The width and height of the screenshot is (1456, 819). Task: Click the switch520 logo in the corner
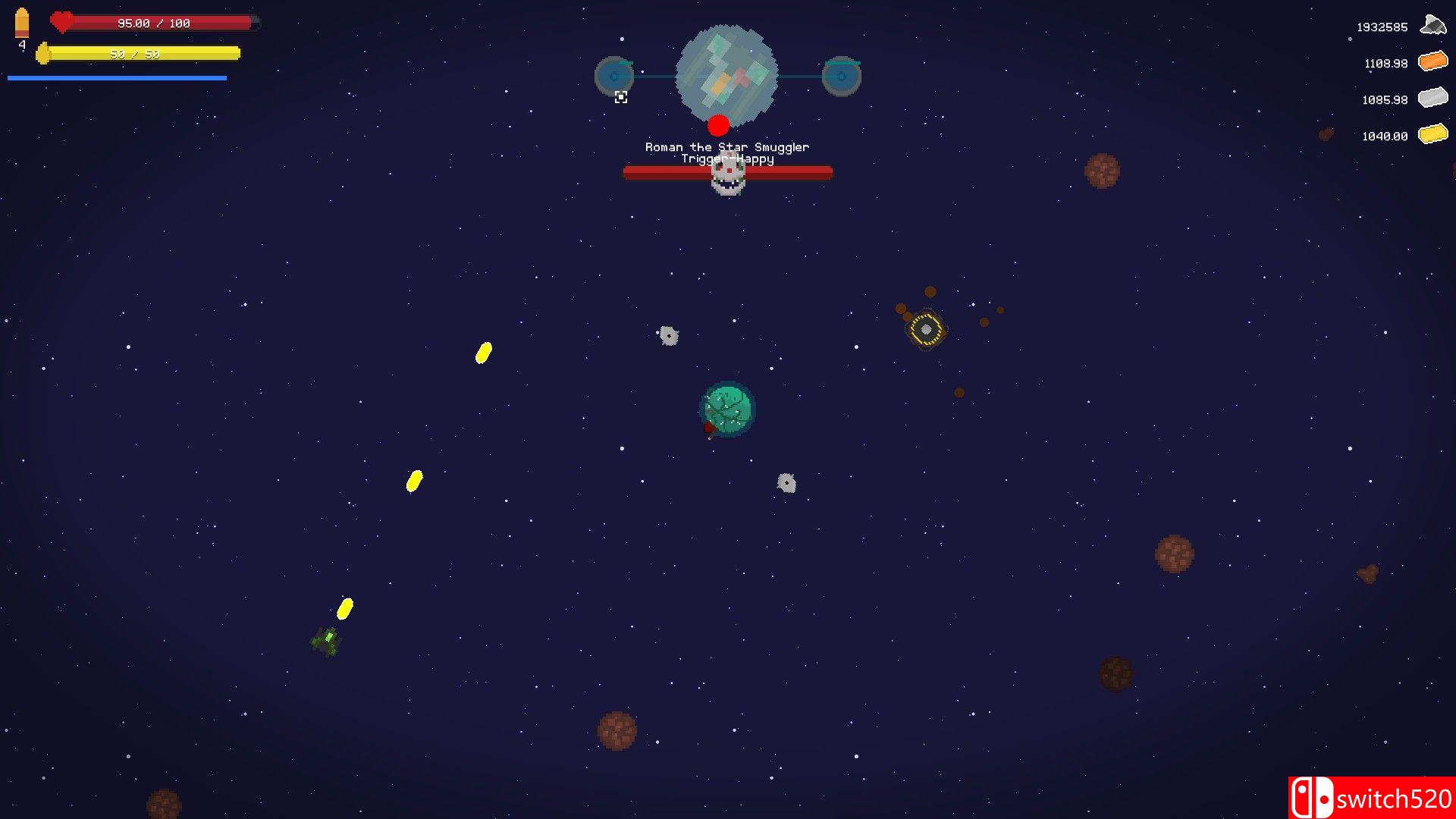[1370, 797]
